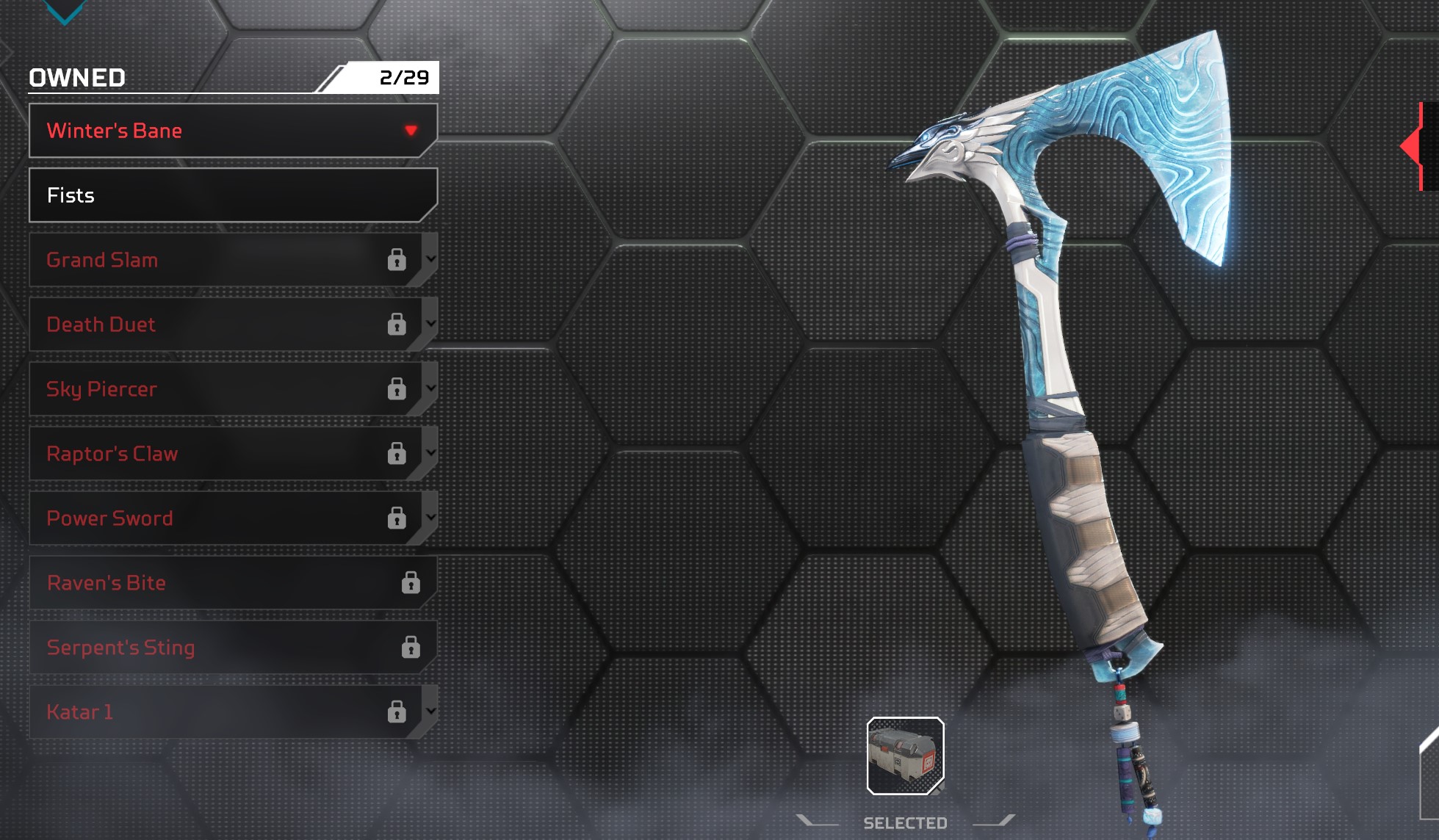
Task: Select the Winter's Bane heirloom entry
Action: click(220, 131)
